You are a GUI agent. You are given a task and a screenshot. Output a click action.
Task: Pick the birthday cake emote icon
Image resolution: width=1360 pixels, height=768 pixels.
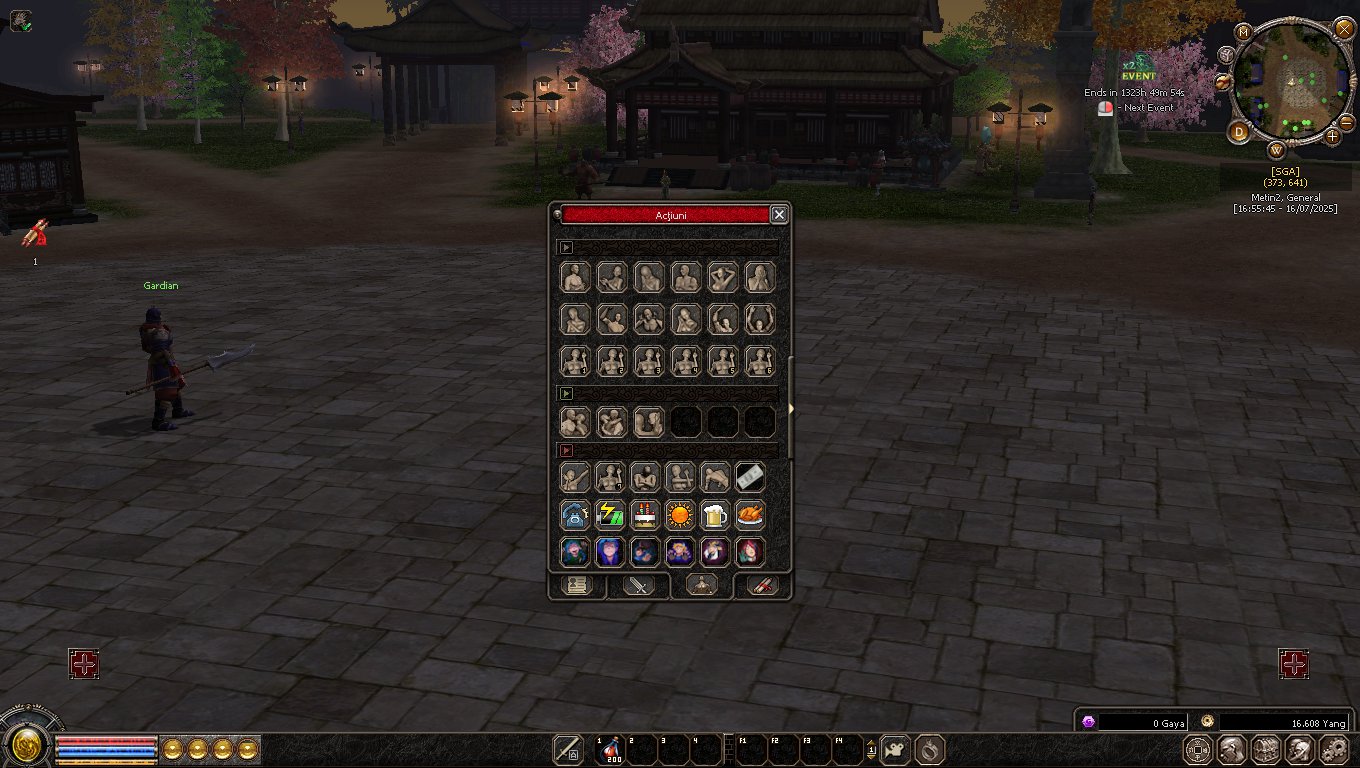645,515
